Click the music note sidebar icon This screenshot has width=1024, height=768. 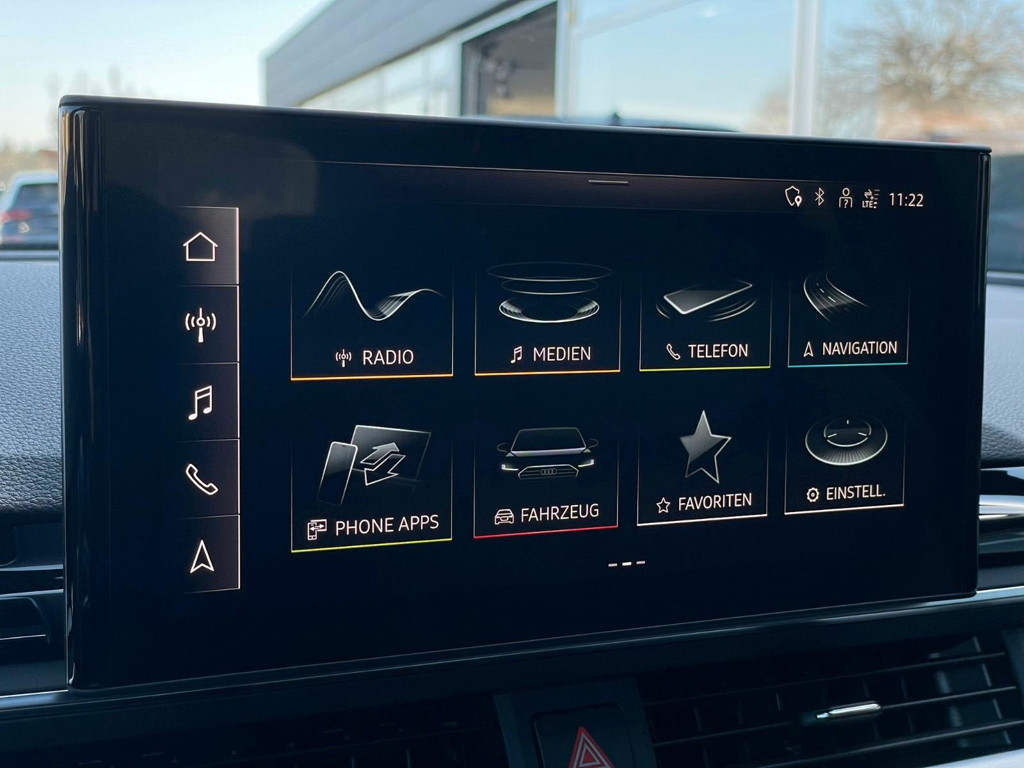(x=201, y=402)
